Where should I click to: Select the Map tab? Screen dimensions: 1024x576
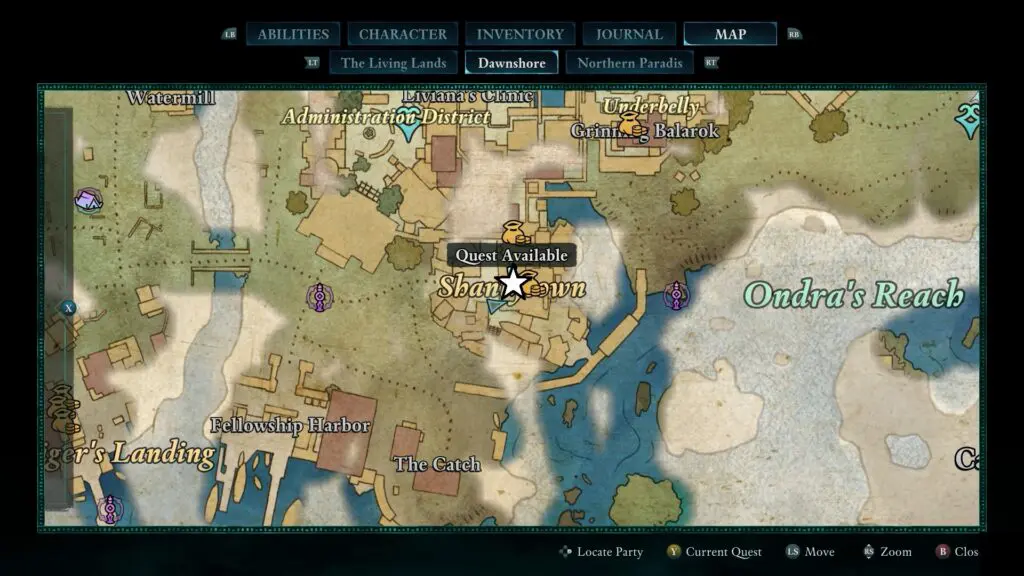pos(730,34)
